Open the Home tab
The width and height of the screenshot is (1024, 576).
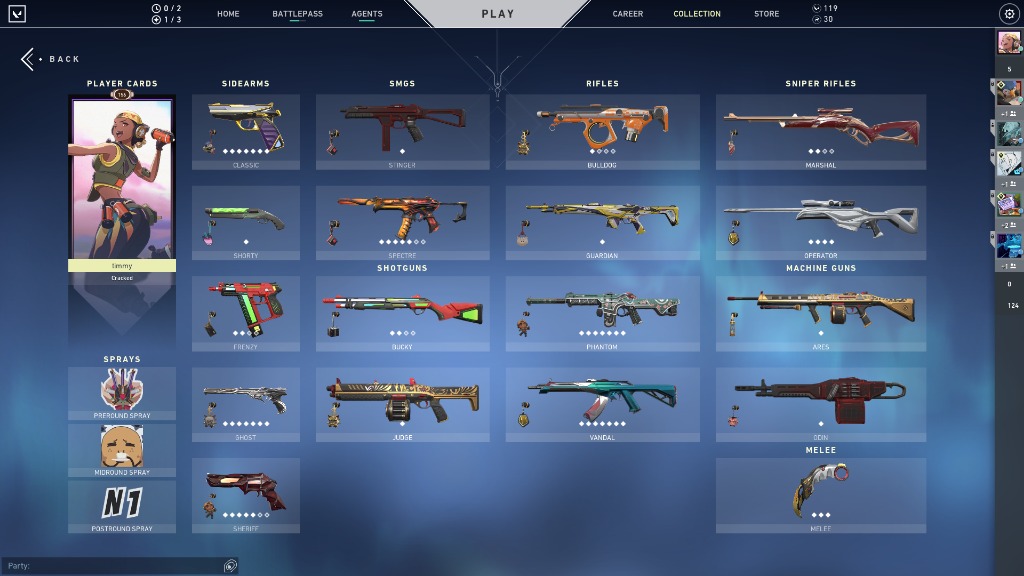click(228, 14)
